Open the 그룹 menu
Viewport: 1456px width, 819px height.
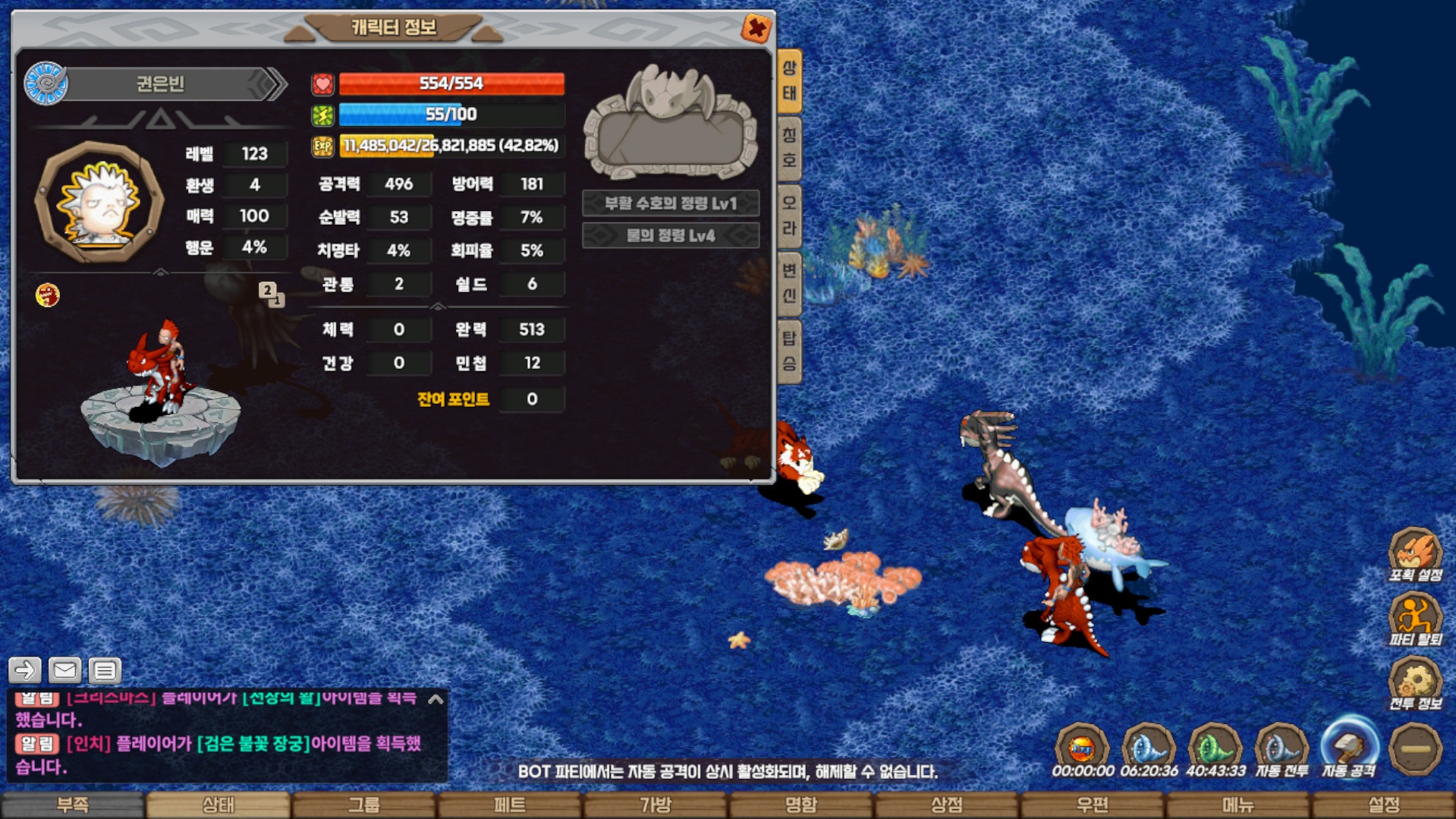pyautogui.click(x=364, y=805)
